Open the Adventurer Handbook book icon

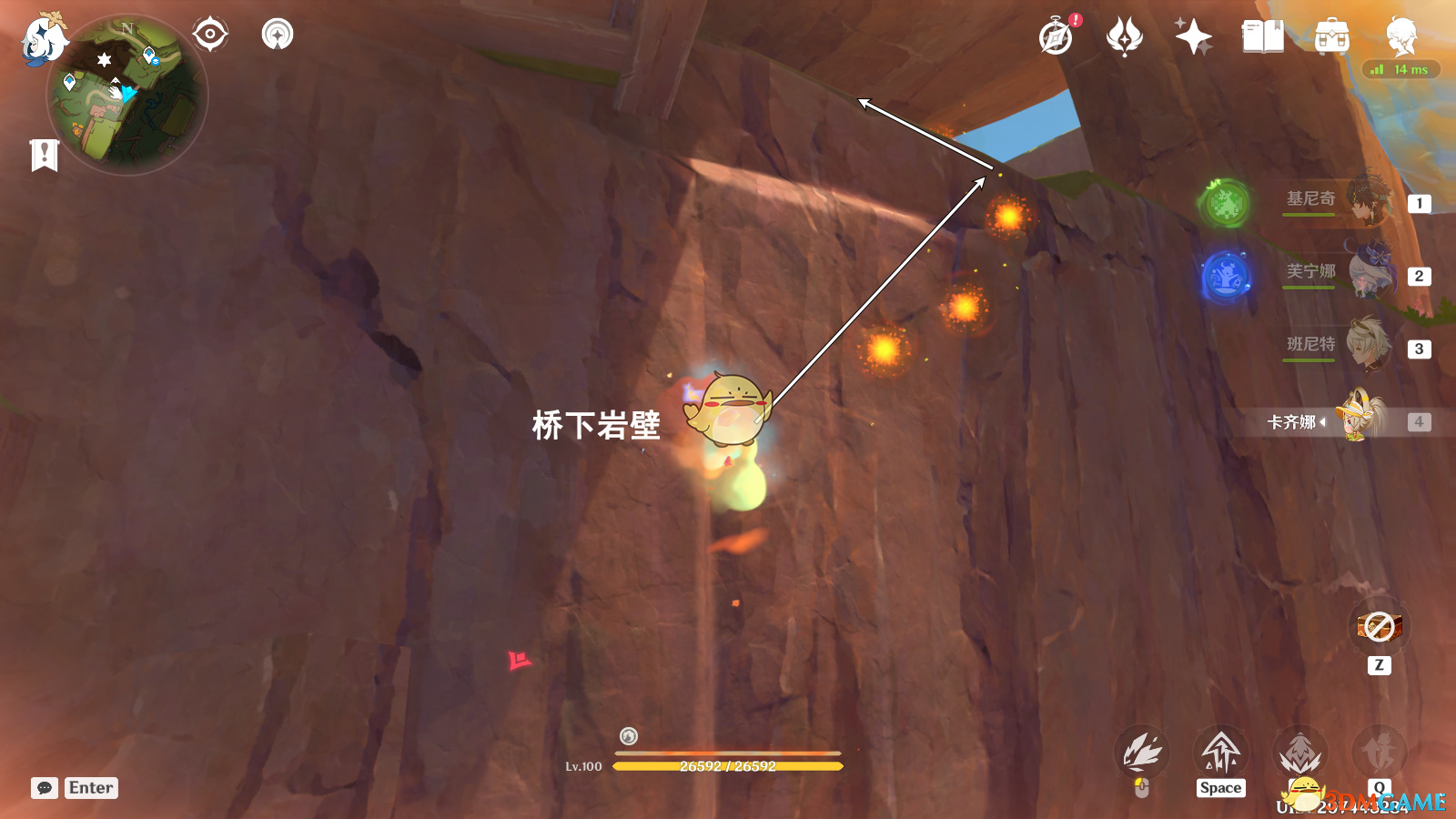pos(1263,36)
